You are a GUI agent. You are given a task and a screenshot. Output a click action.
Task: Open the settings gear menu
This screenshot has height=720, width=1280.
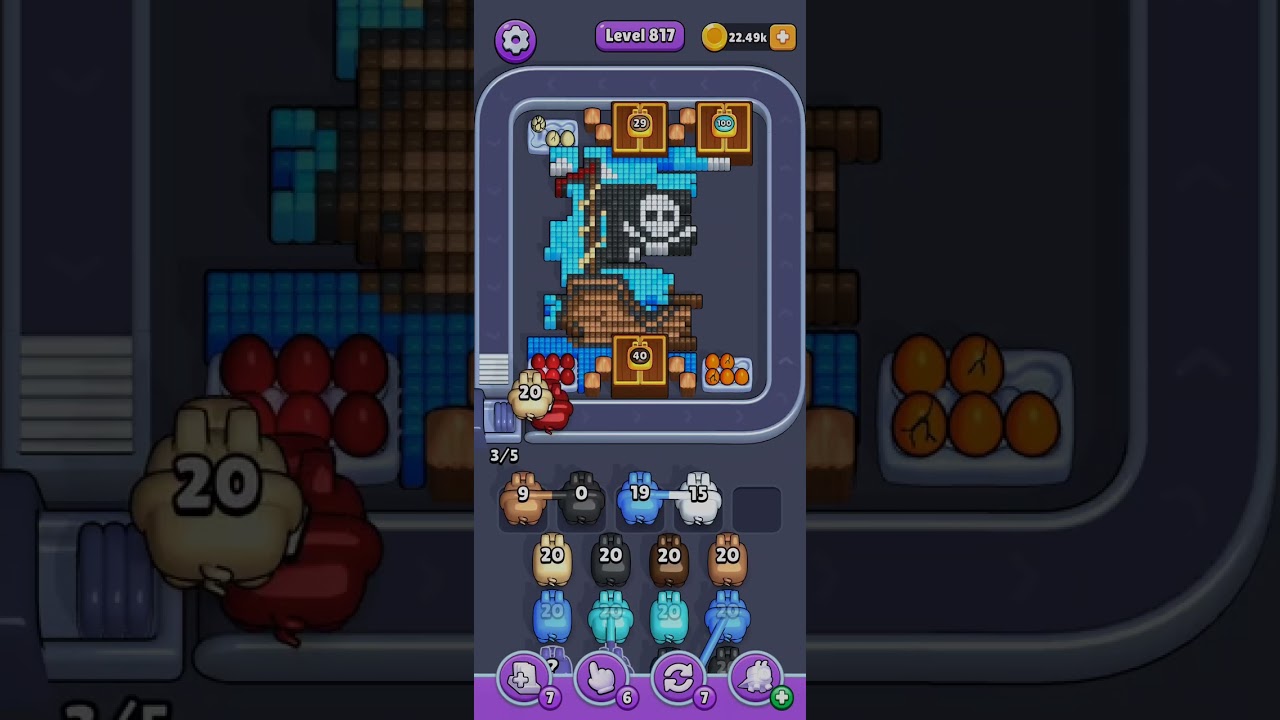(x=515, y=40)
